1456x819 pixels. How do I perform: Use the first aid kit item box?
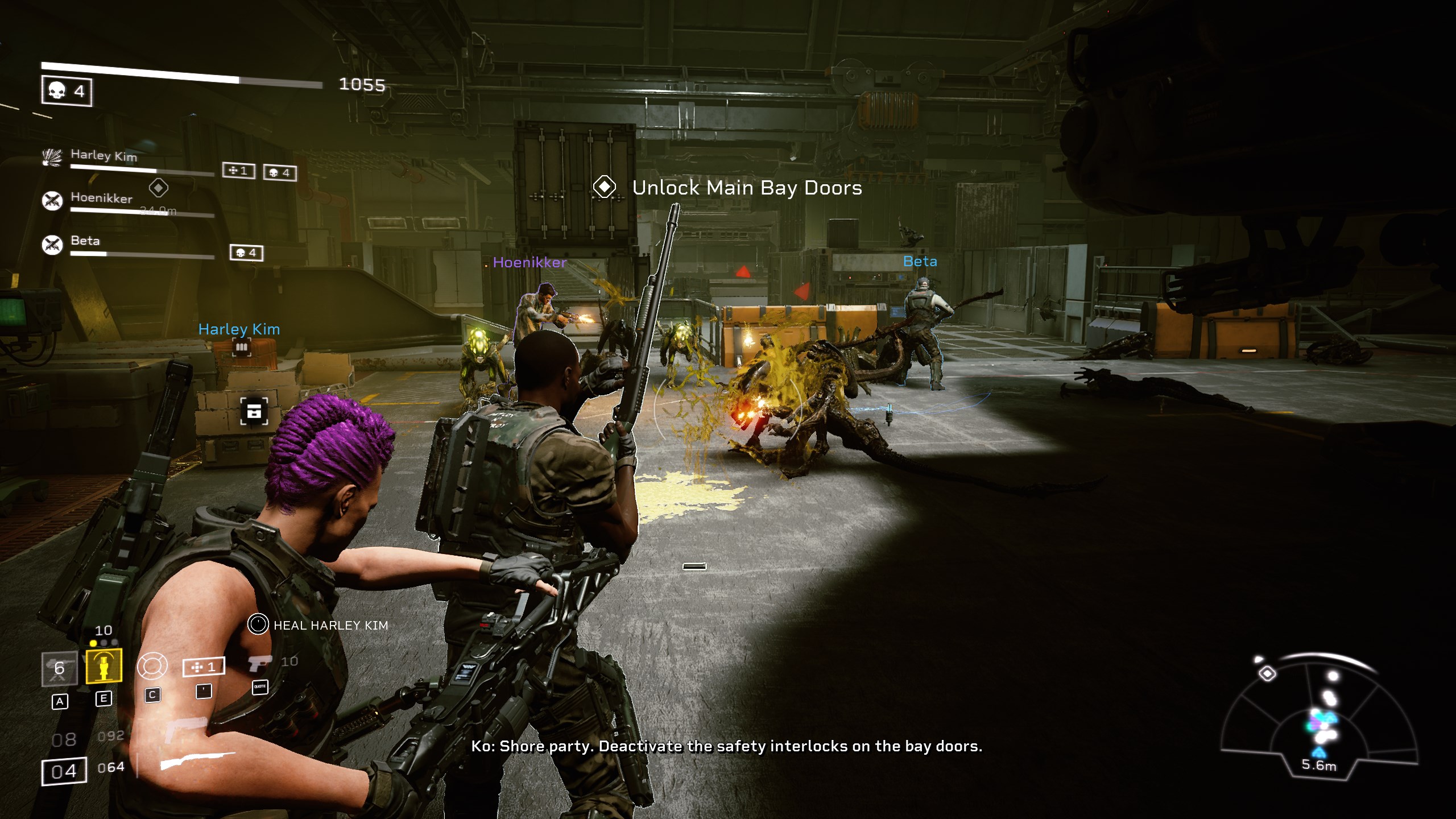203,667
